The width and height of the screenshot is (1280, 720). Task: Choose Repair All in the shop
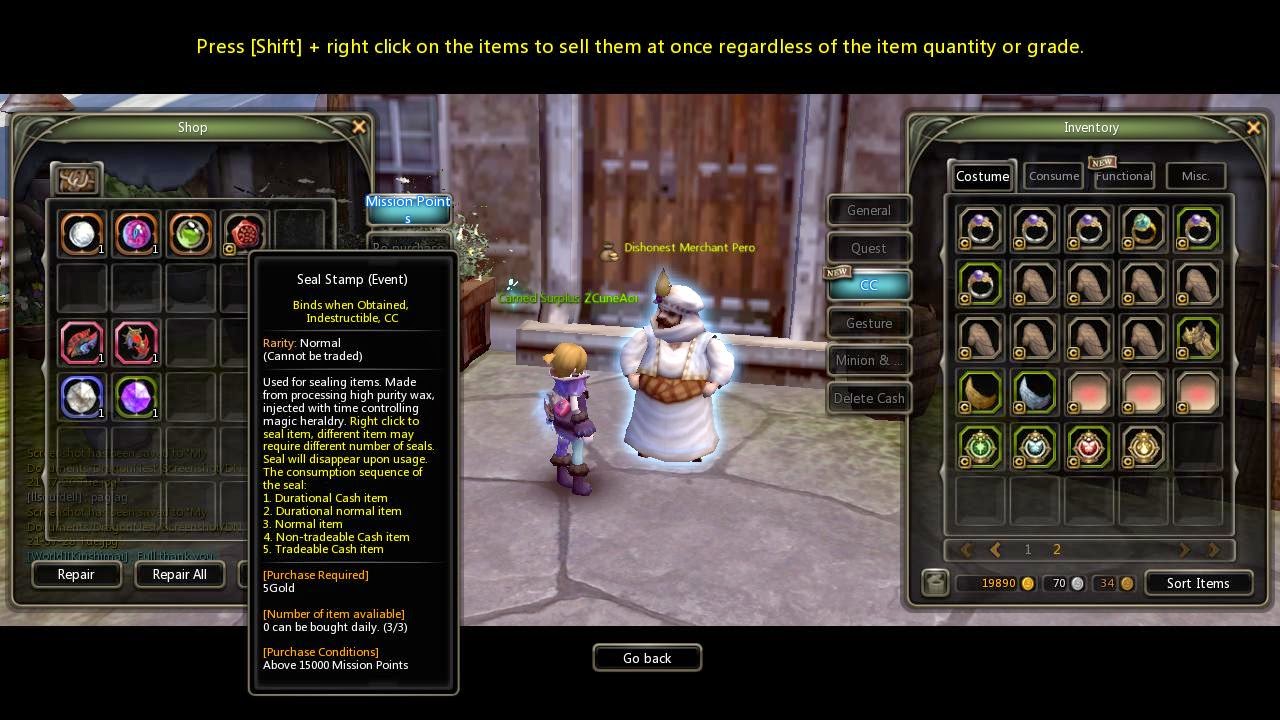[179, 574]
